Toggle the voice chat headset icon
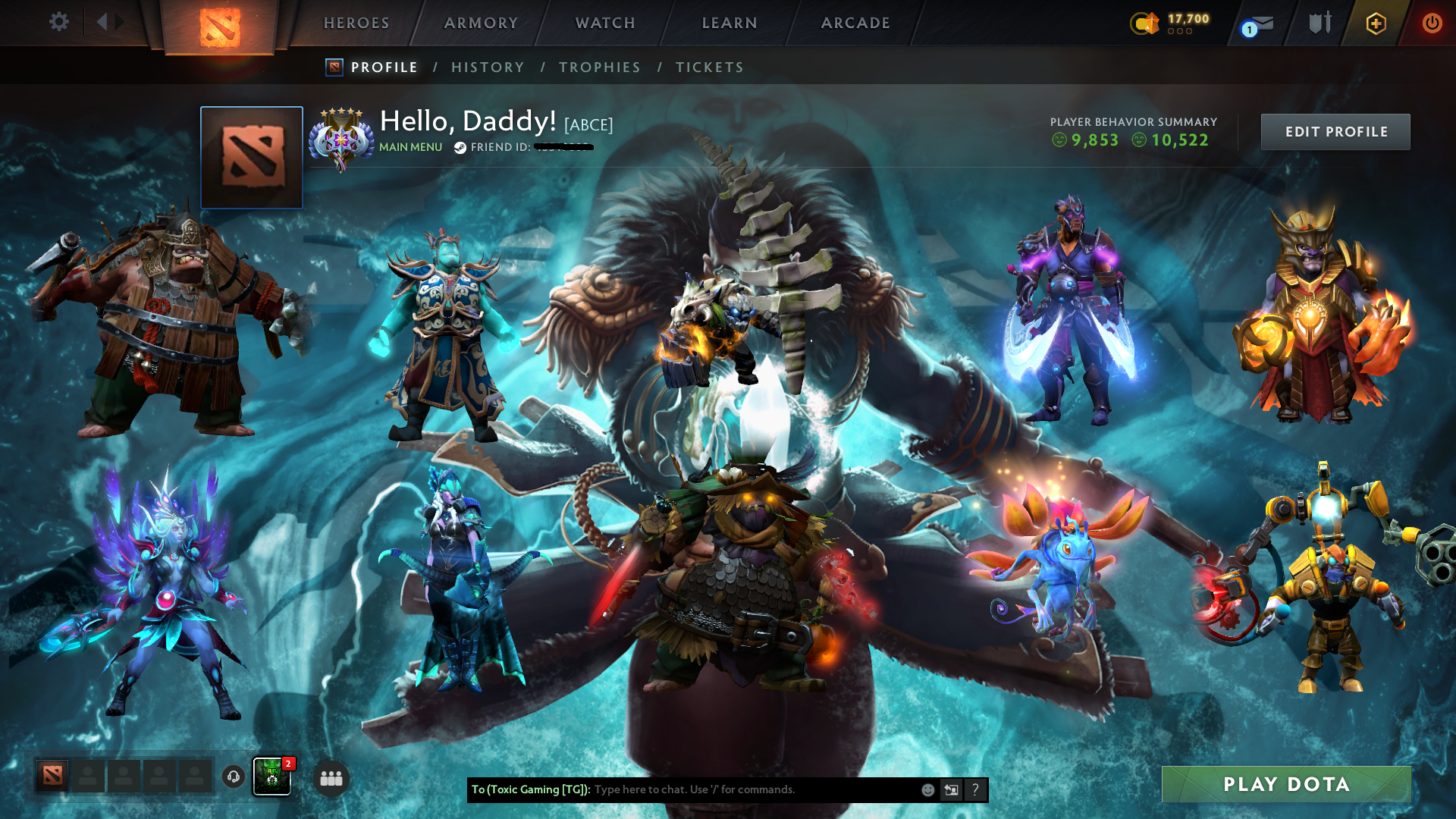The height and width of the screenshot is (819, 1456). tap(232, 777)
